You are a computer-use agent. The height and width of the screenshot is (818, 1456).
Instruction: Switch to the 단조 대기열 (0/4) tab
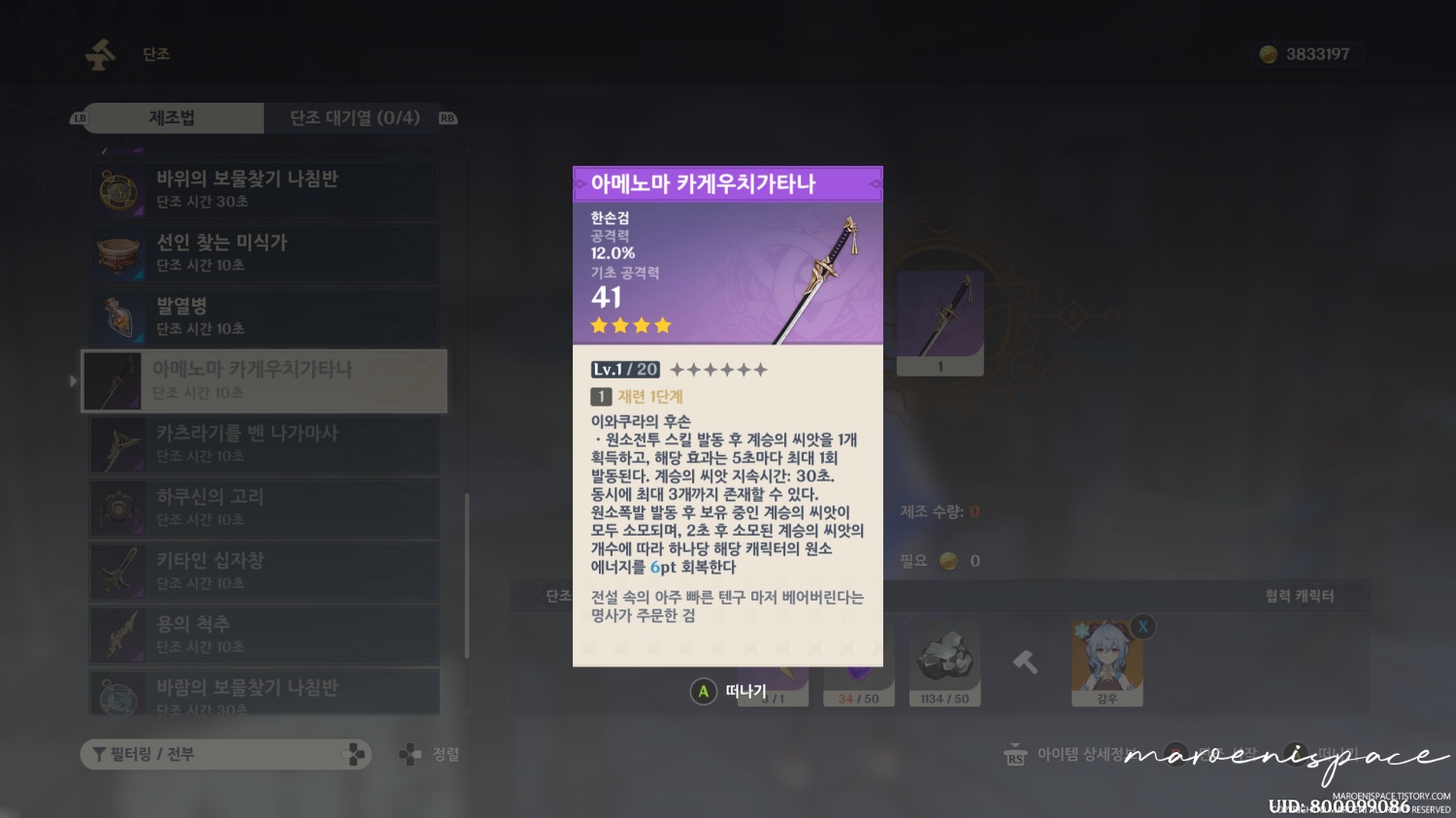click(x=354, y=117)
